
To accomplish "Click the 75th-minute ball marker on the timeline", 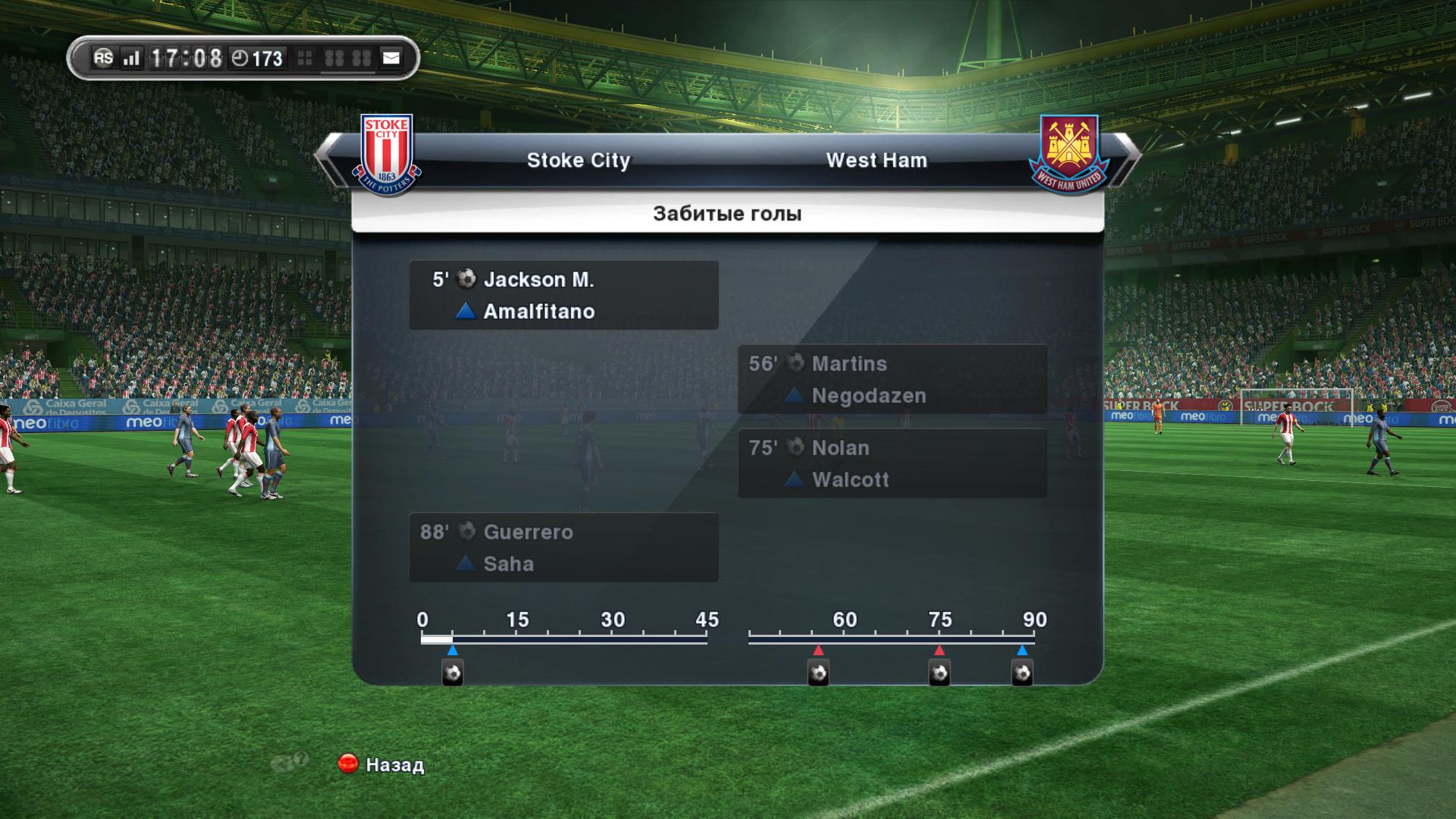I will 940,673.
